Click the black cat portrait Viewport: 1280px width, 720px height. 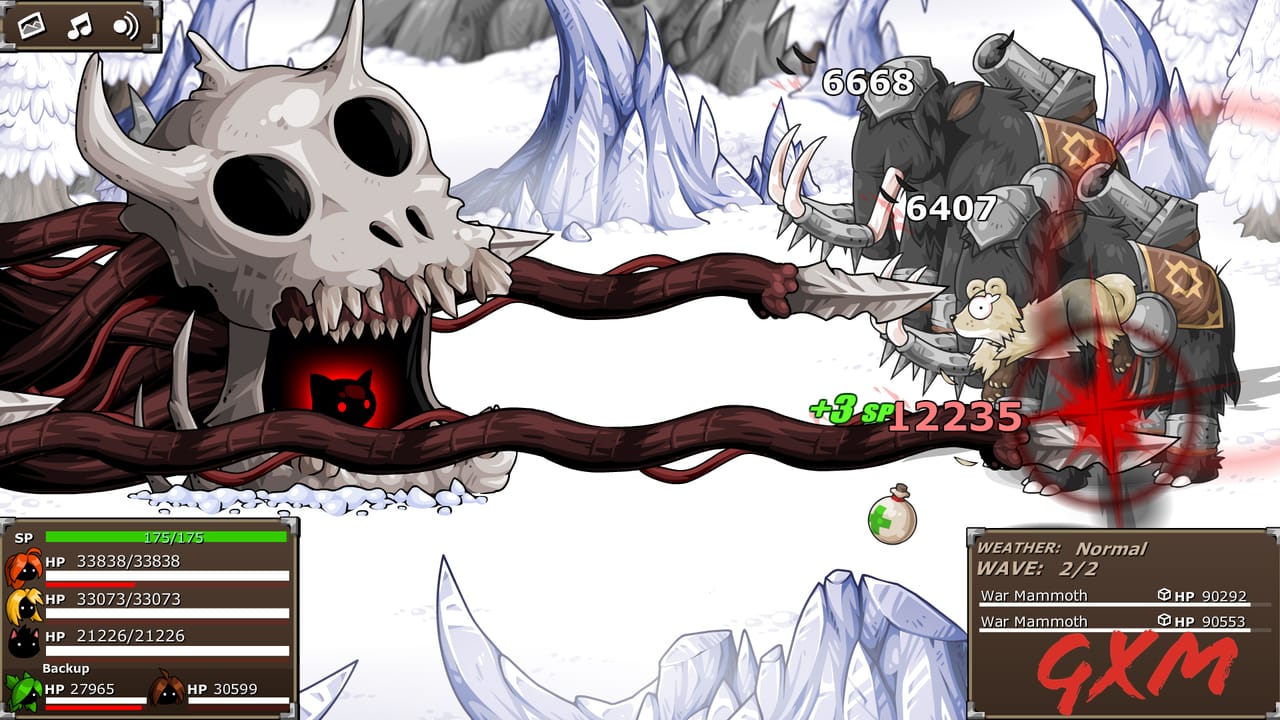point(23,640)
